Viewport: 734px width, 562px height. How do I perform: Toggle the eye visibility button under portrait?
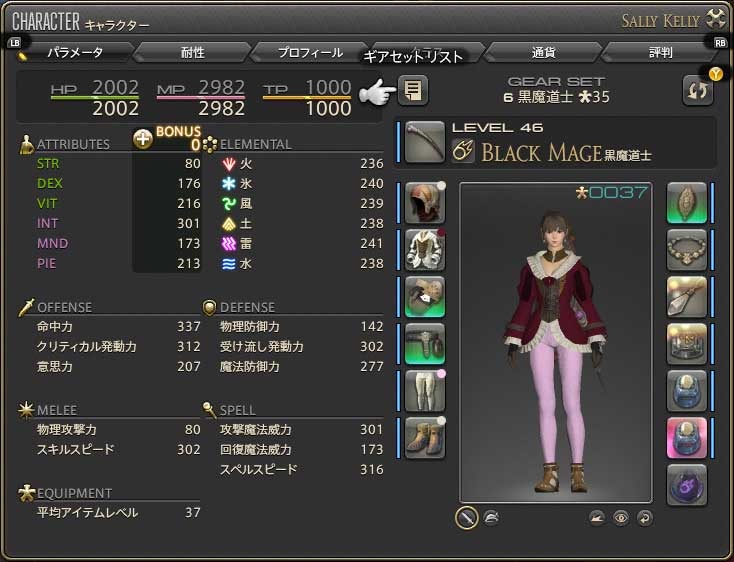[x=621, y=517]
